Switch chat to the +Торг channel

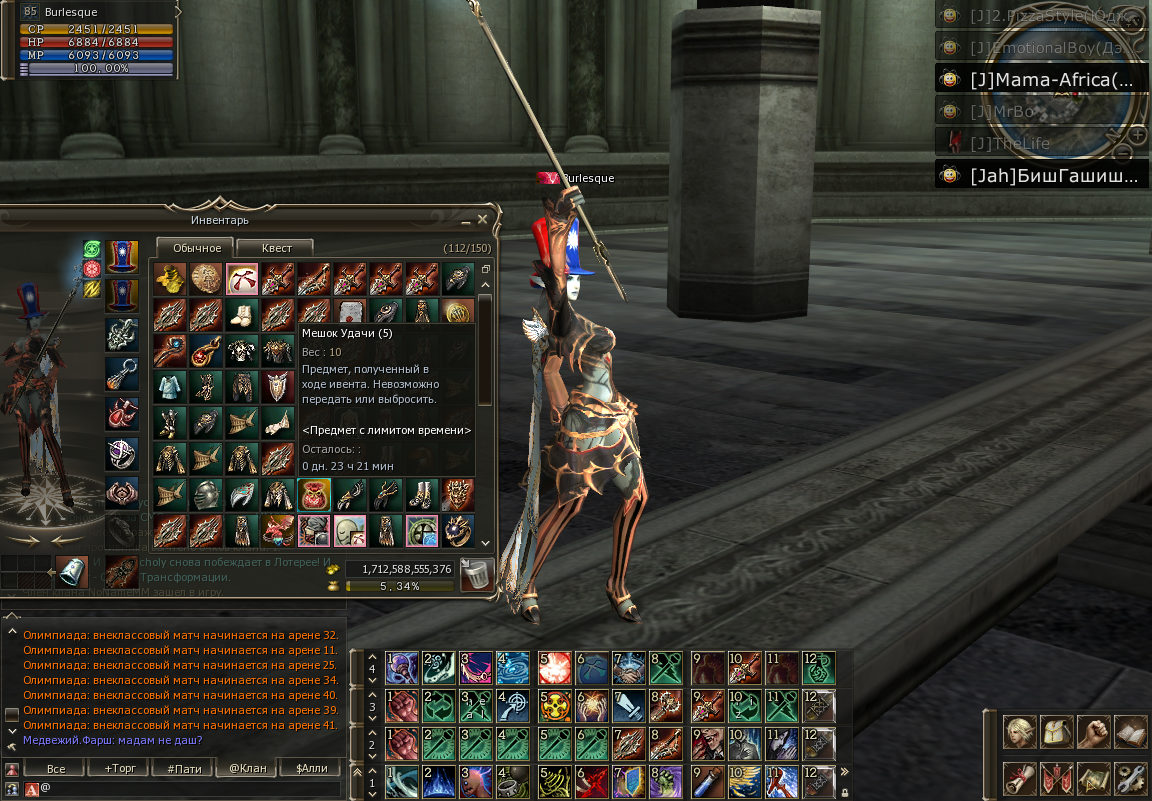[121, 769]
